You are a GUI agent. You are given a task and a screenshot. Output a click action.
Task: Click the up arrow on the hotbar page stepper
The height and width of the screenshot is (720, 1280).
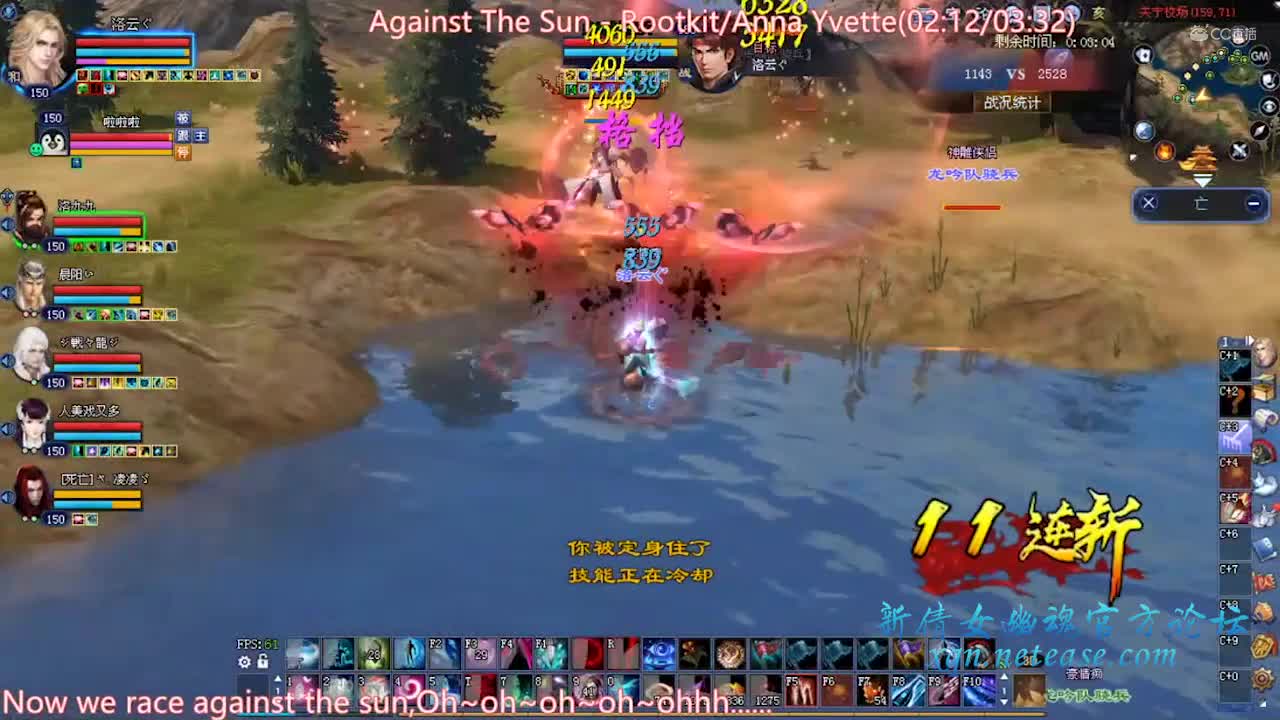coord(279,676)
